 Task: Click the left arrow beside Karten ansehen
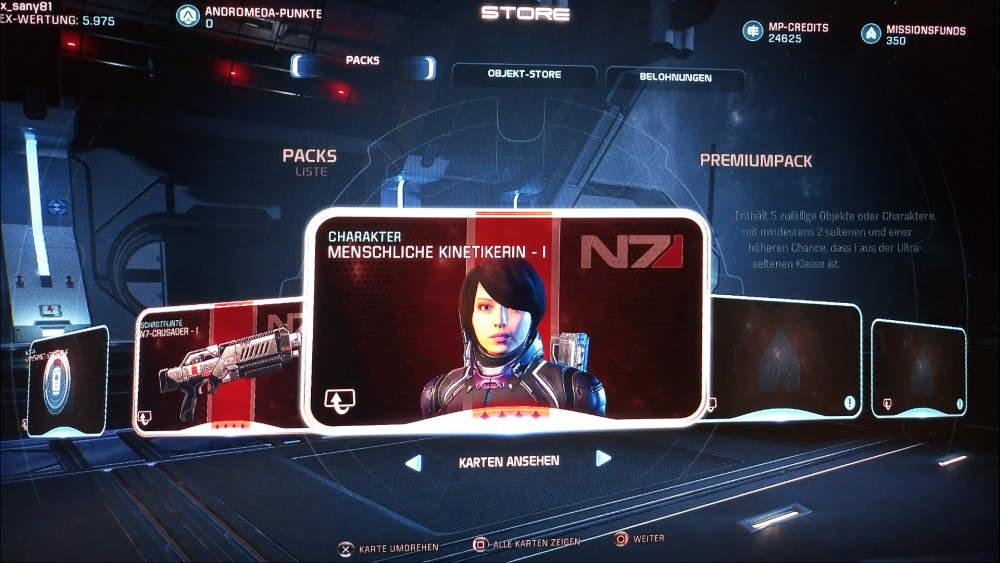(x=412, y=462)
